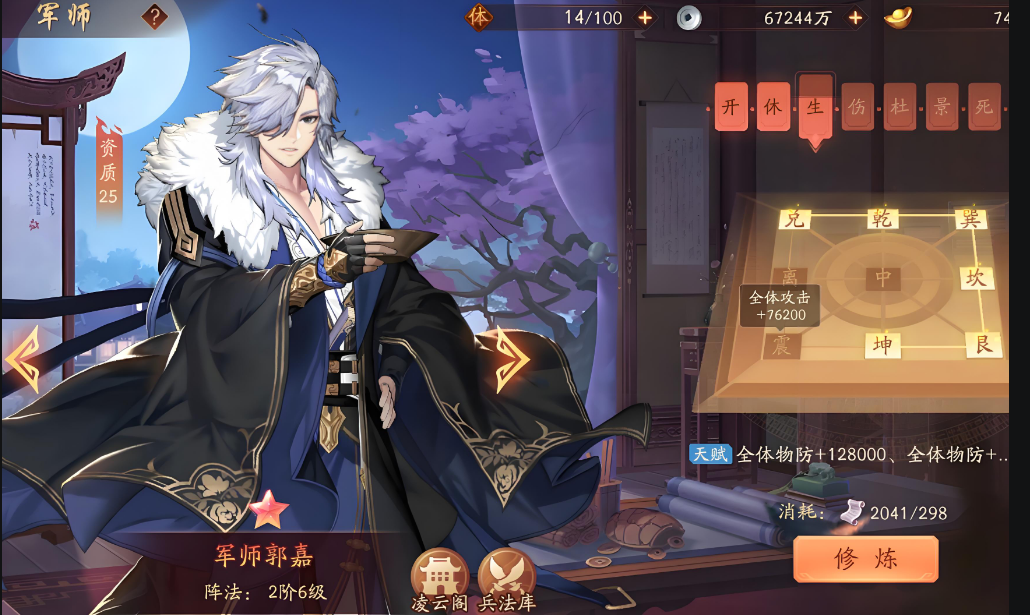This screenshot has height=615, width=1030.
Task: Select the 坤 trigram node
Action: [x=882, y=346]
